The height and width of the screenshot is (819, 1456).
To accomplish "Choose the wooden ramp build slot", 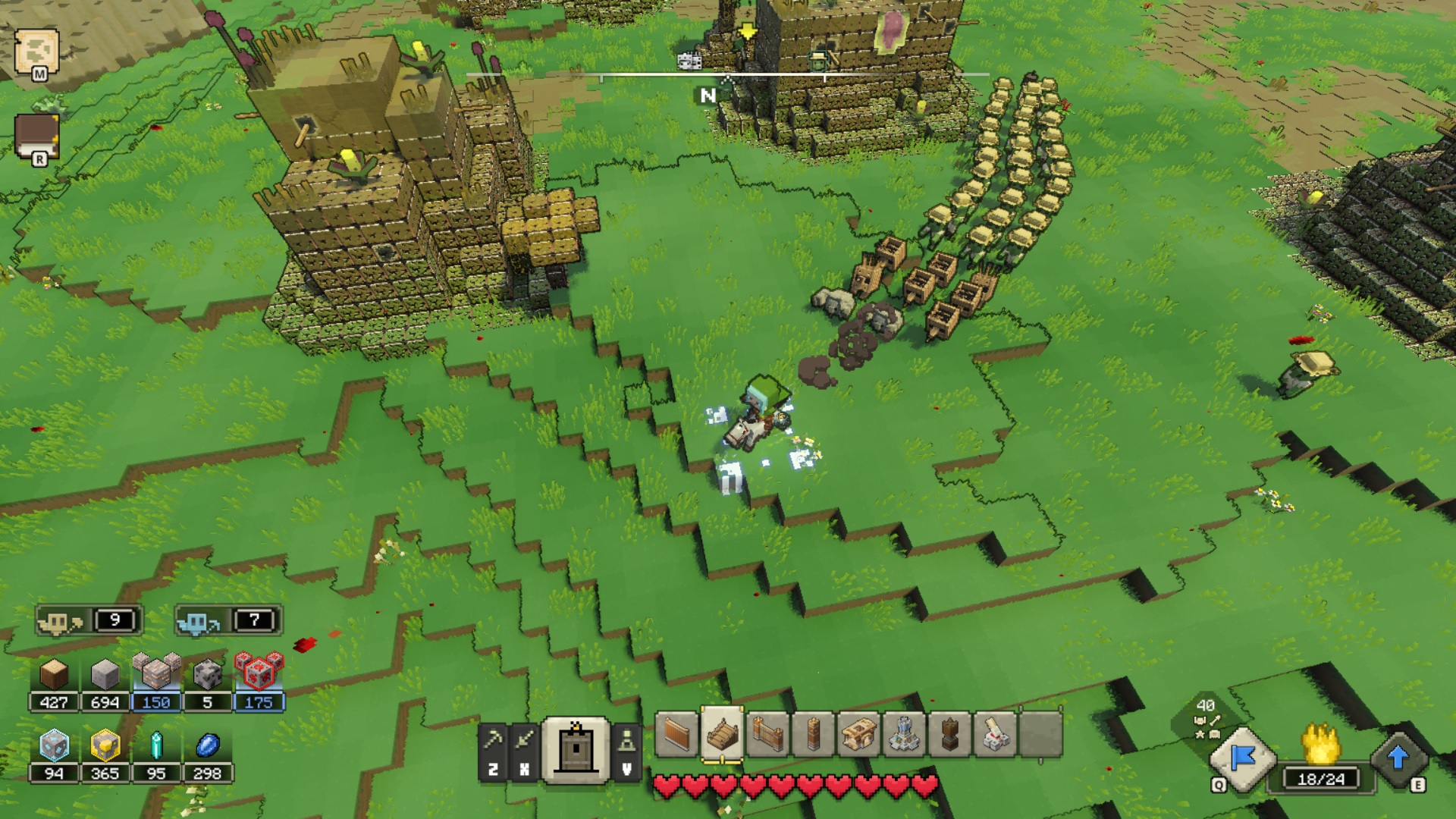I will point(722,734).
